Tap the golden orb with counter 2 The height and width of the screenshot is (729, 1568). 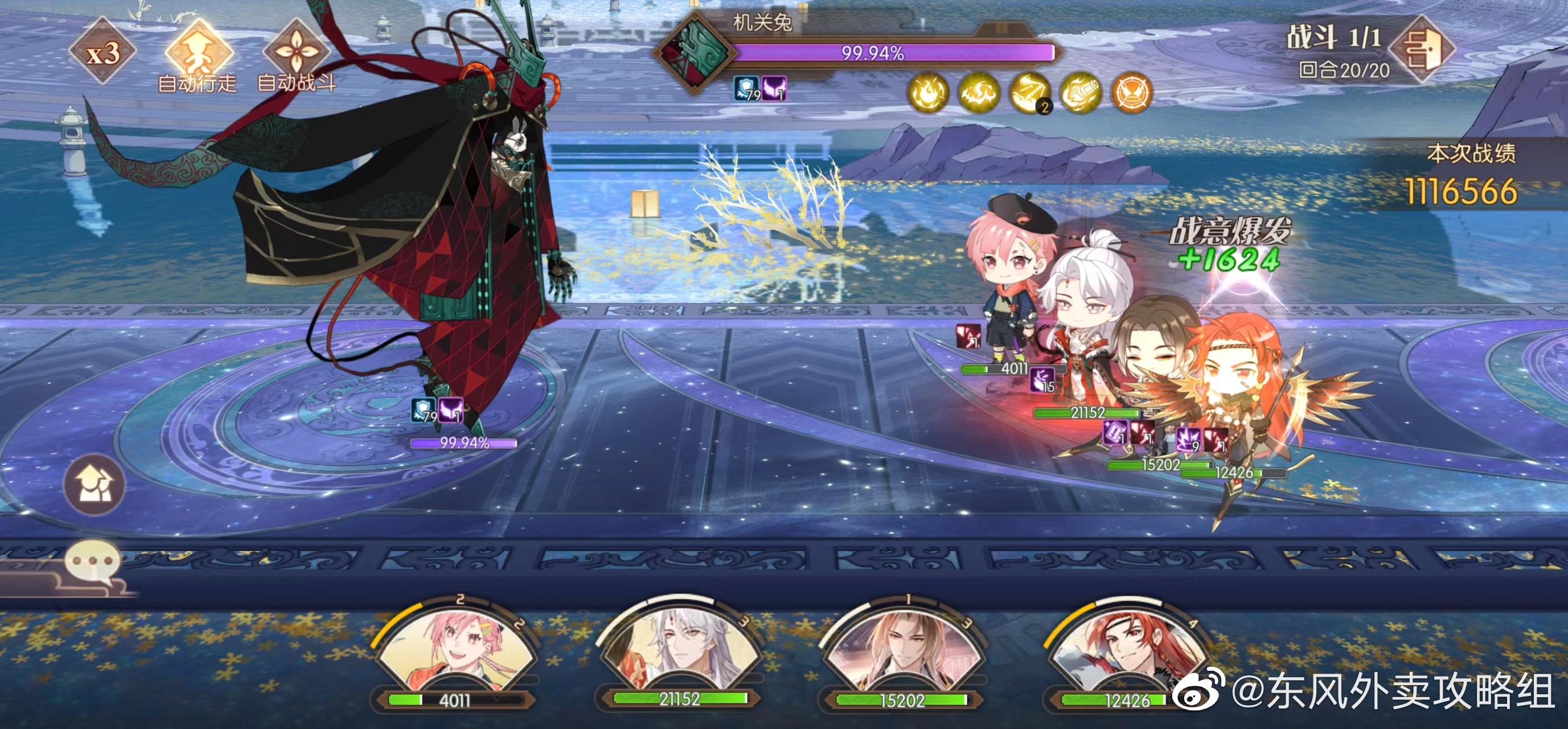(1030, 93)
